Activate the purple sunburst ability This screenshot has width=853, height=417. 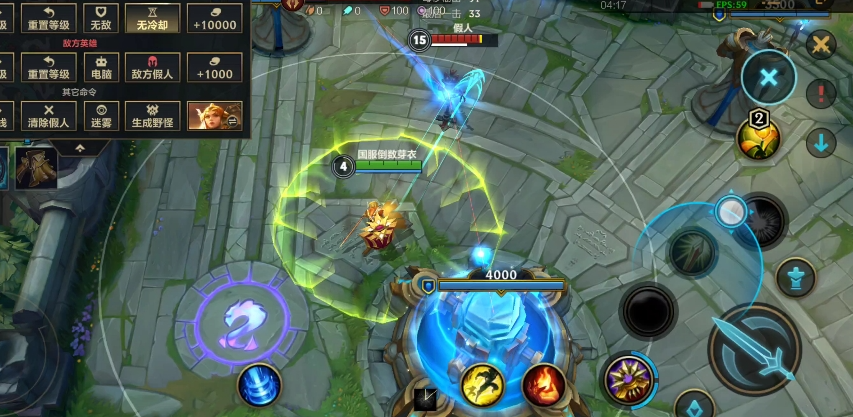629,381
